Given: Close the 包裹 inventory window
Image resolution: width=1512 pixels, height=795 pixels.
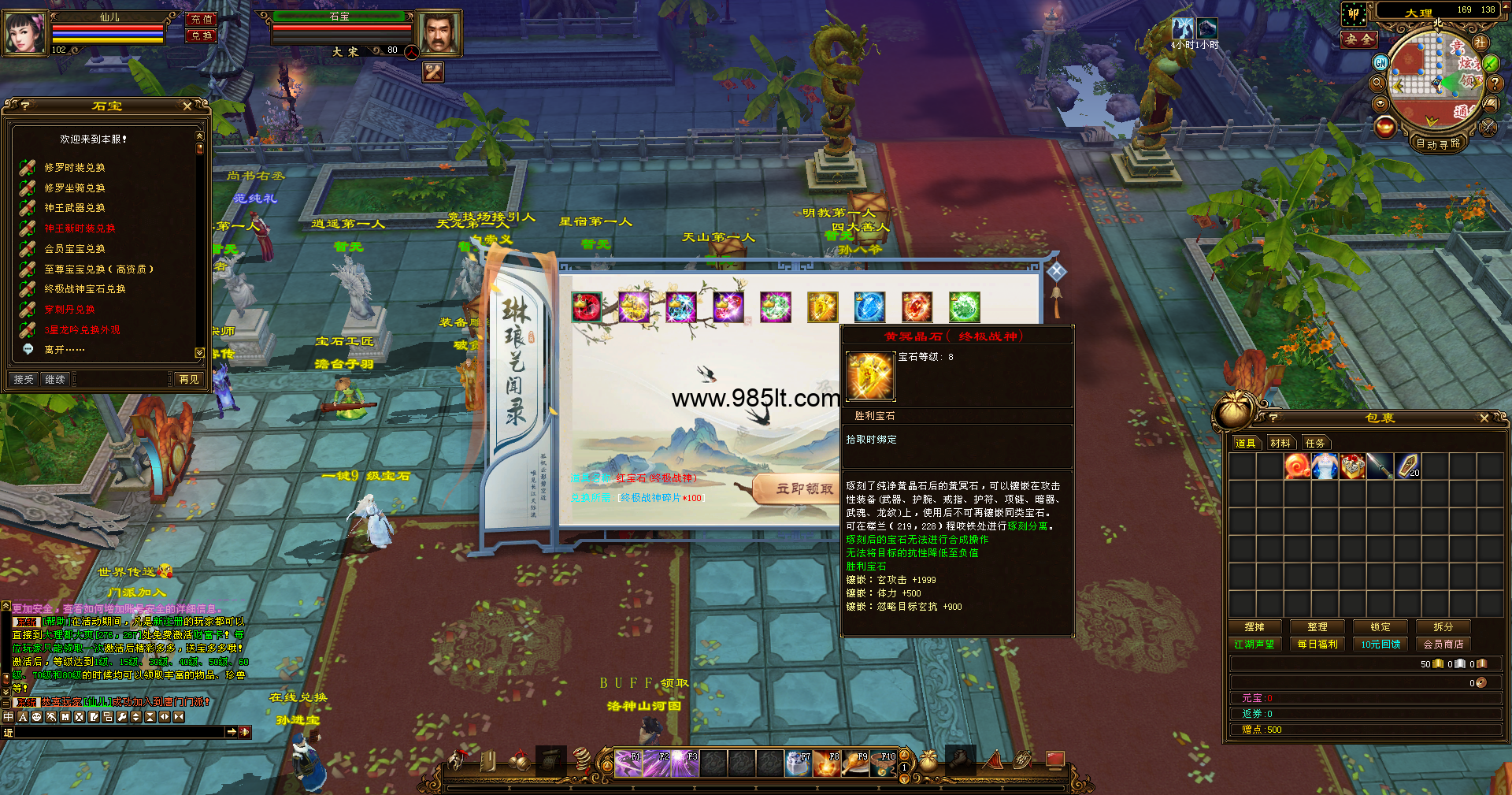Looking at the screenshot, I should click(1484, 418).
